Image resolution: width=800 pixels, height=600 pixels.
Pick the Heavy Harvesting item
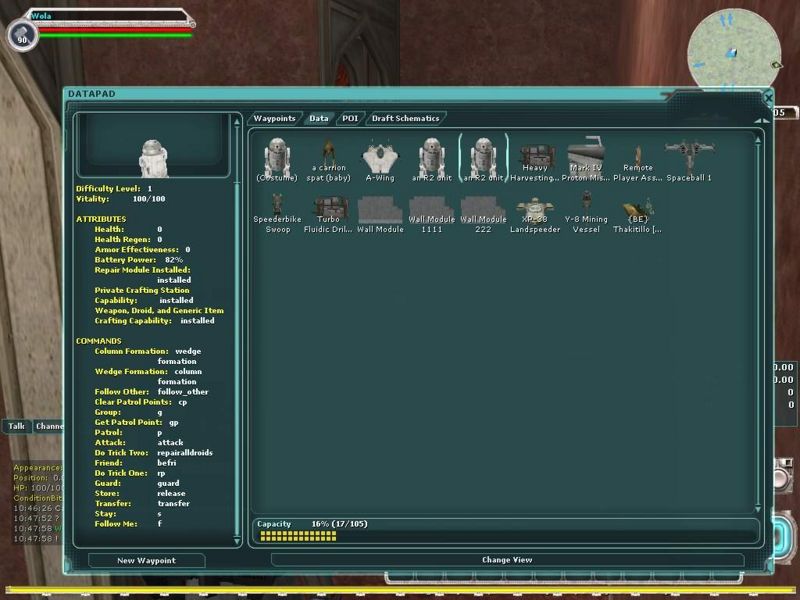point(535,160)
